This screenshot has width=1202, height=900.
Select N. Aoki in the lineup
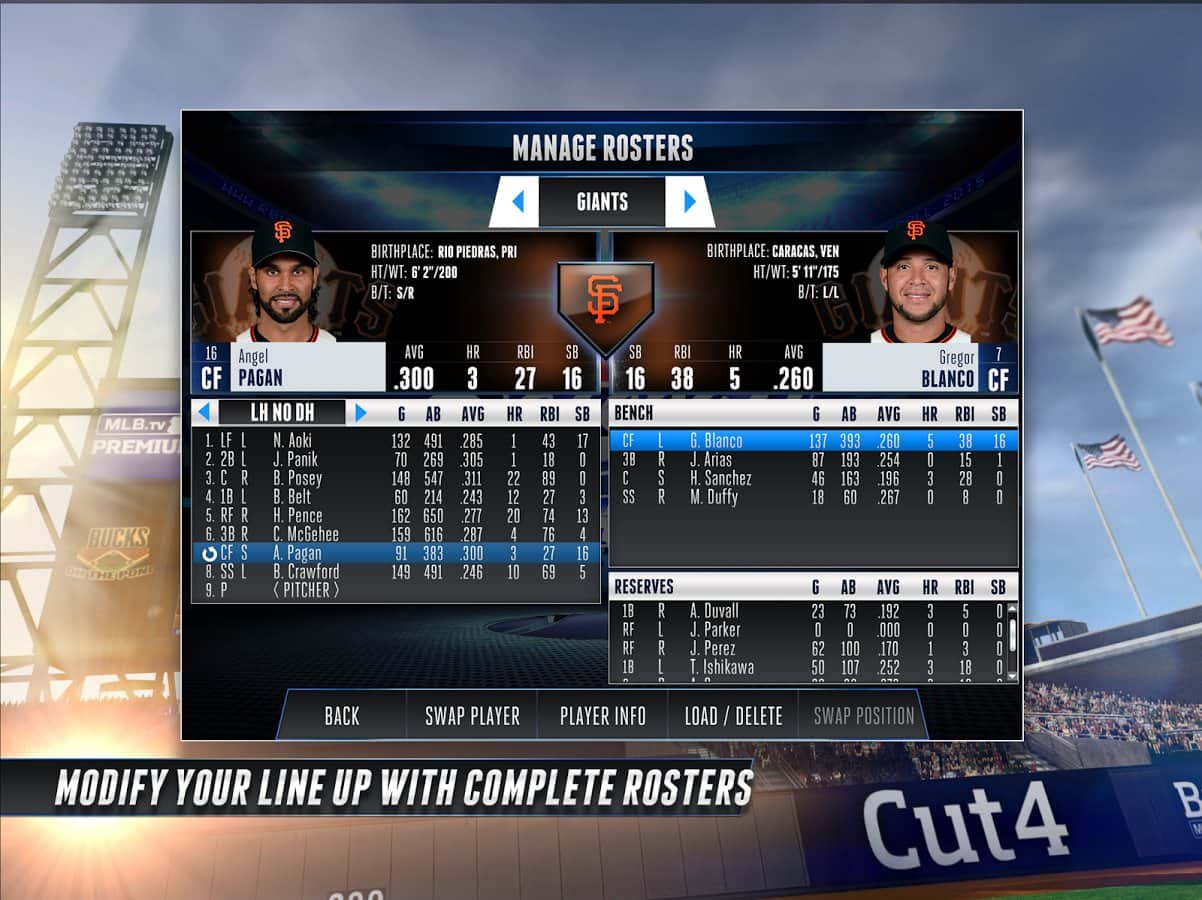396,440
